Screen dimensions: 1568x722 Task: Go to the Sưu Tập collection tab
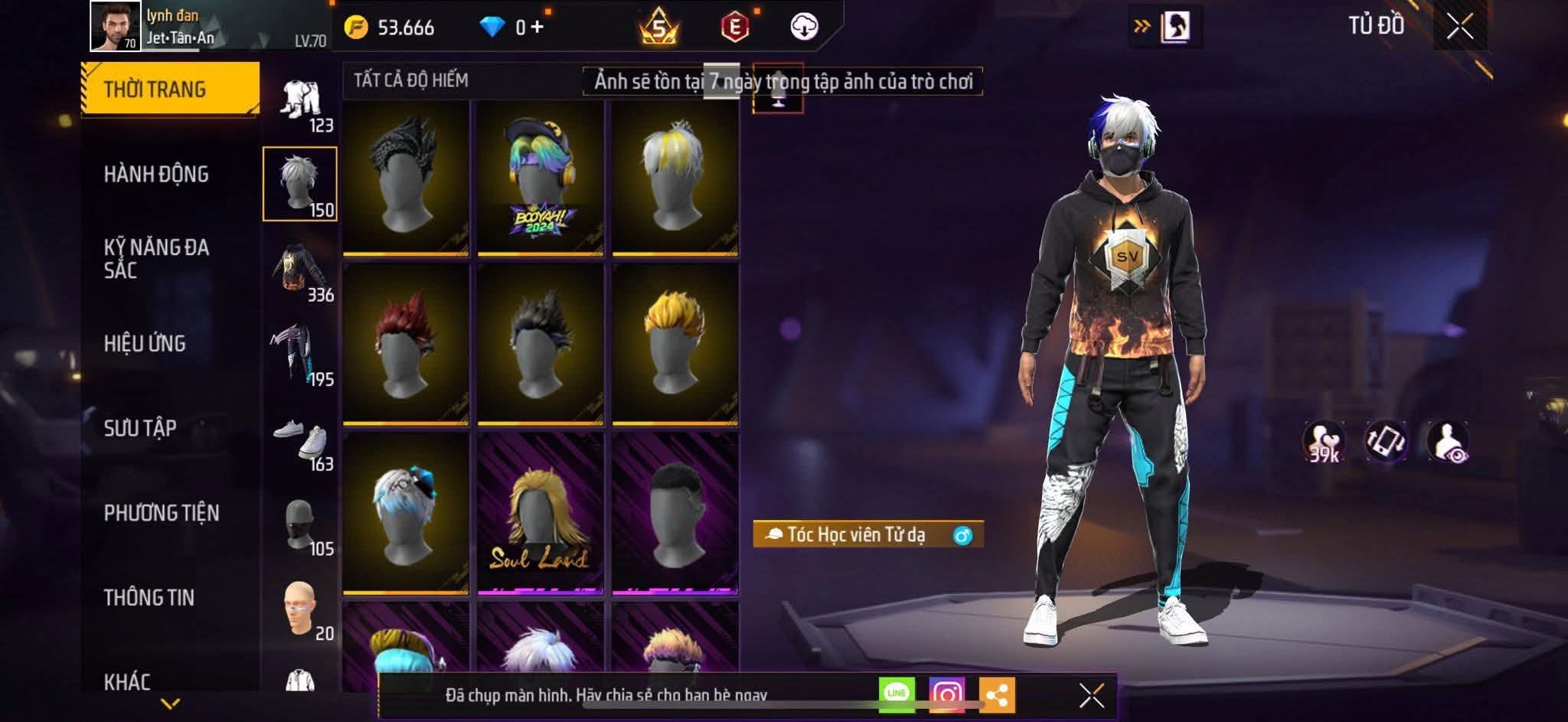[x=140, y=427]
